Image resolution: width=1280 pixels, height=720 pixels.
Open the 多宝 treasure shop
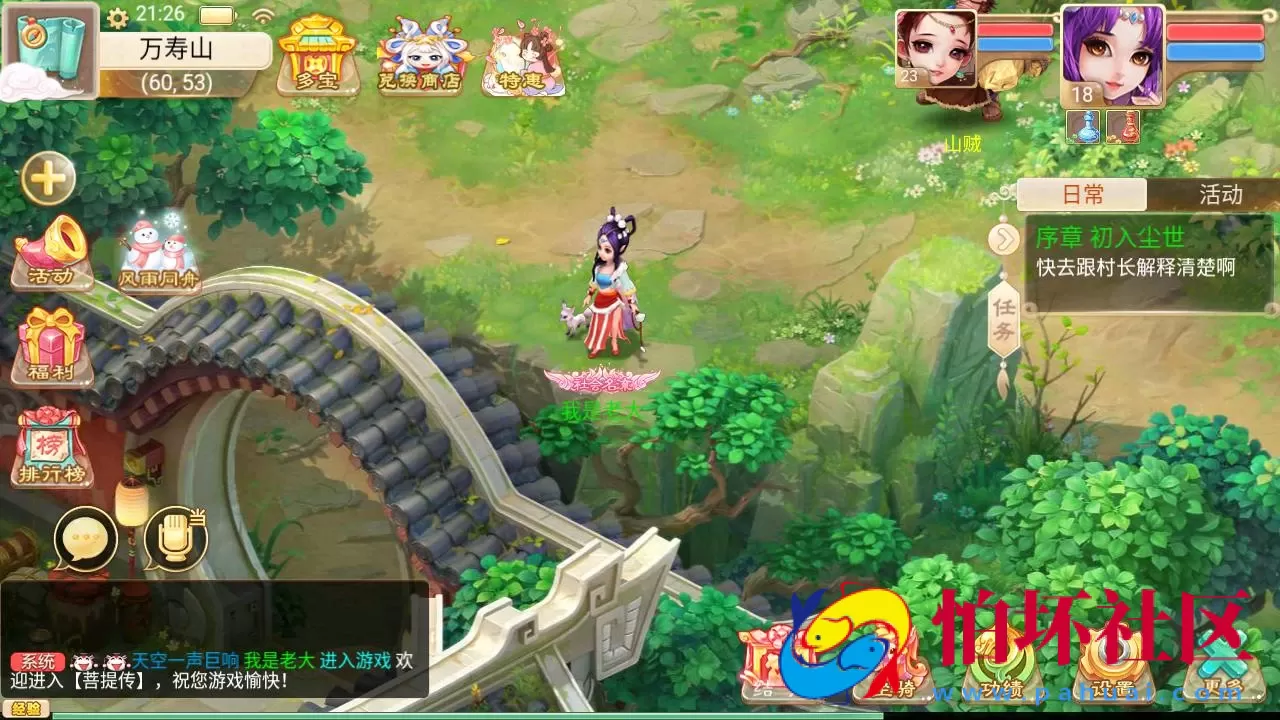[317, 55]
